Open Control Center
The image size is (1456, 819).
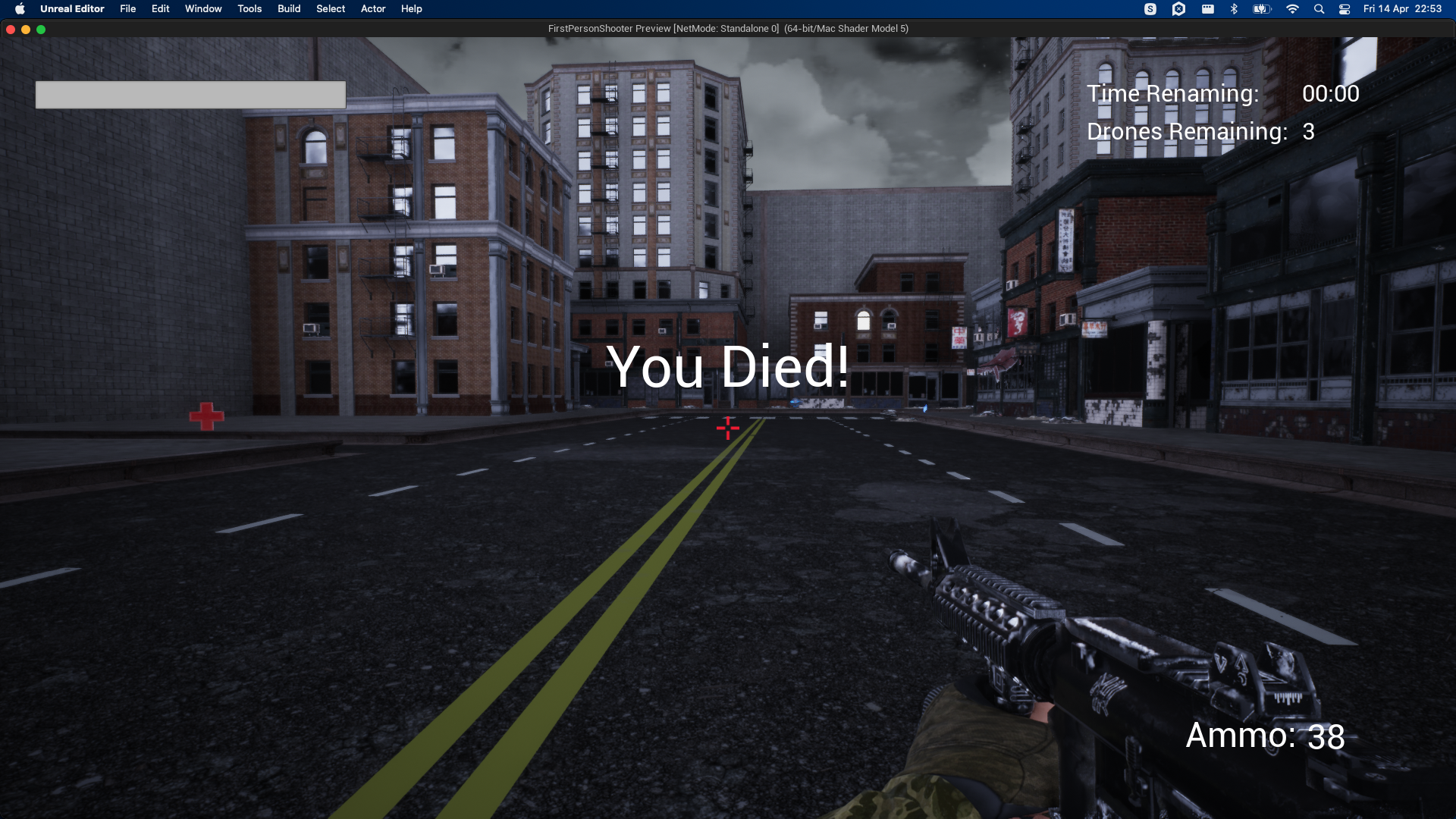tap(1345, 8)
